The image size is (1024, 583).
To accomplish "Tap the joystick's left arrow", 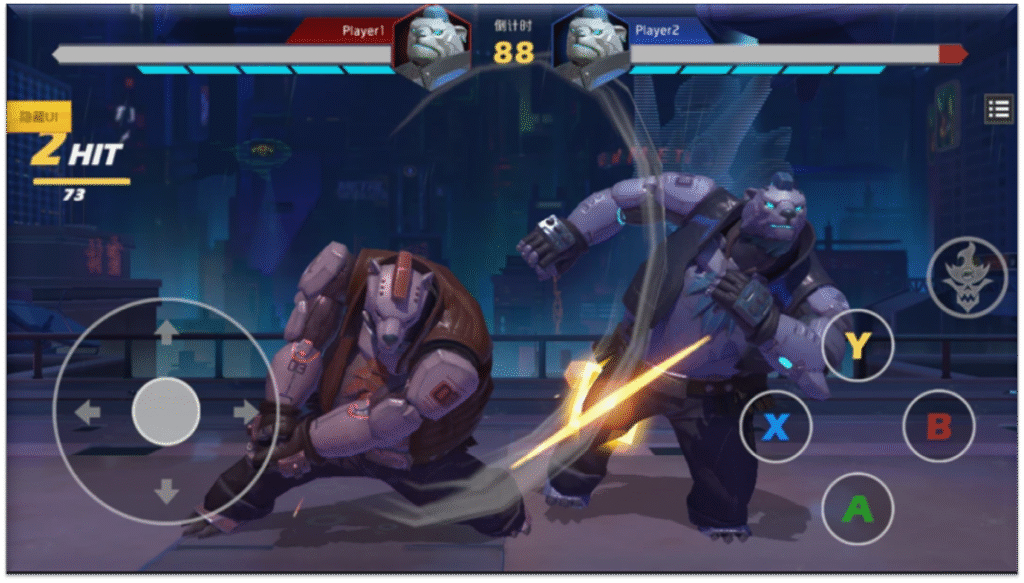I will (88, 411).
